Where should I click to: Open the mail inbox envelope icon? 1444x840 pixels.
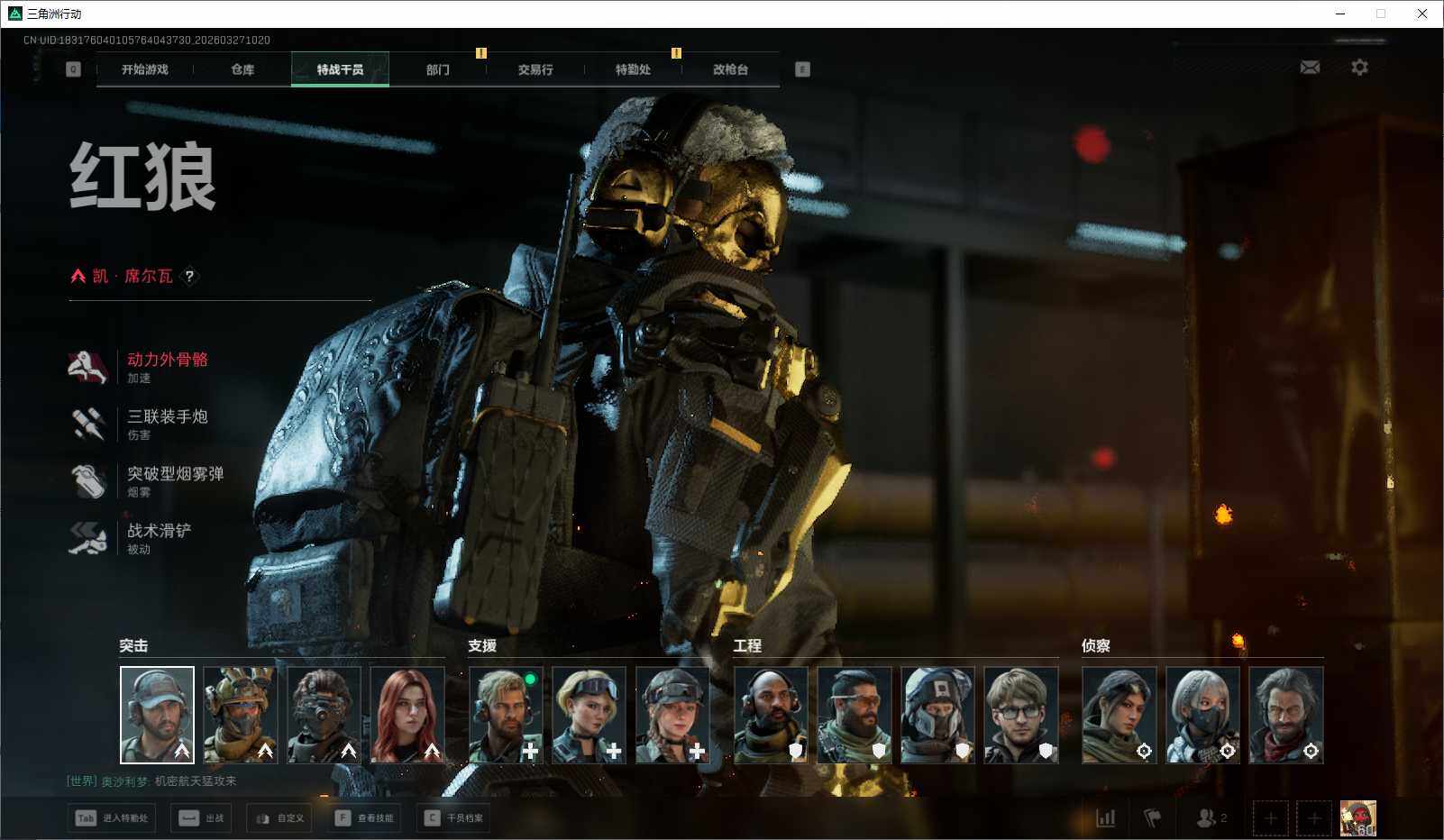point(1310,68)
